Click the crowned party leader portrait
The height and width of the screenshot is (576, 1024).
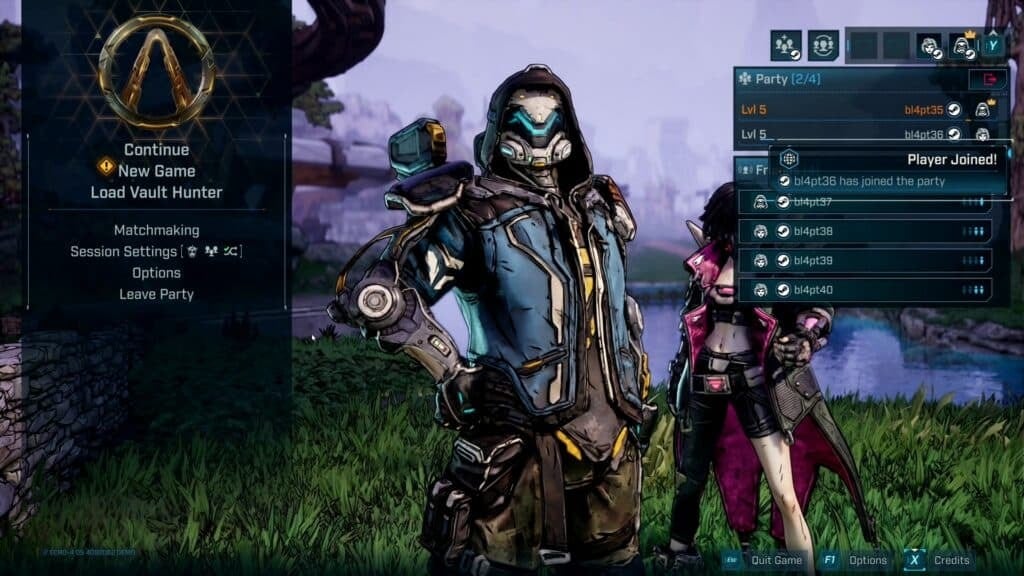[x=963, y=45]
